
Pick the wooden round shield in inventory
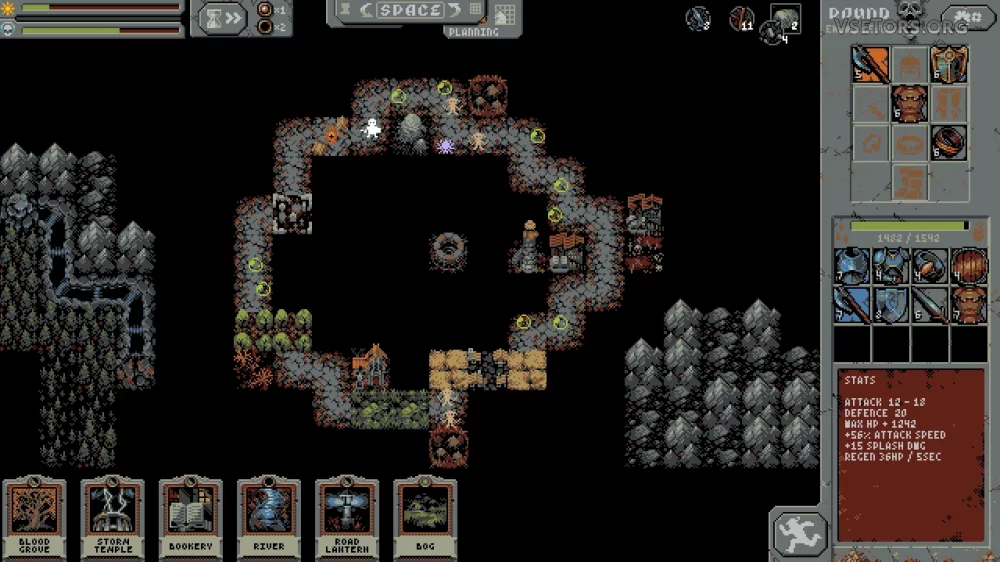pyautogui.click(x=967, y=266)
